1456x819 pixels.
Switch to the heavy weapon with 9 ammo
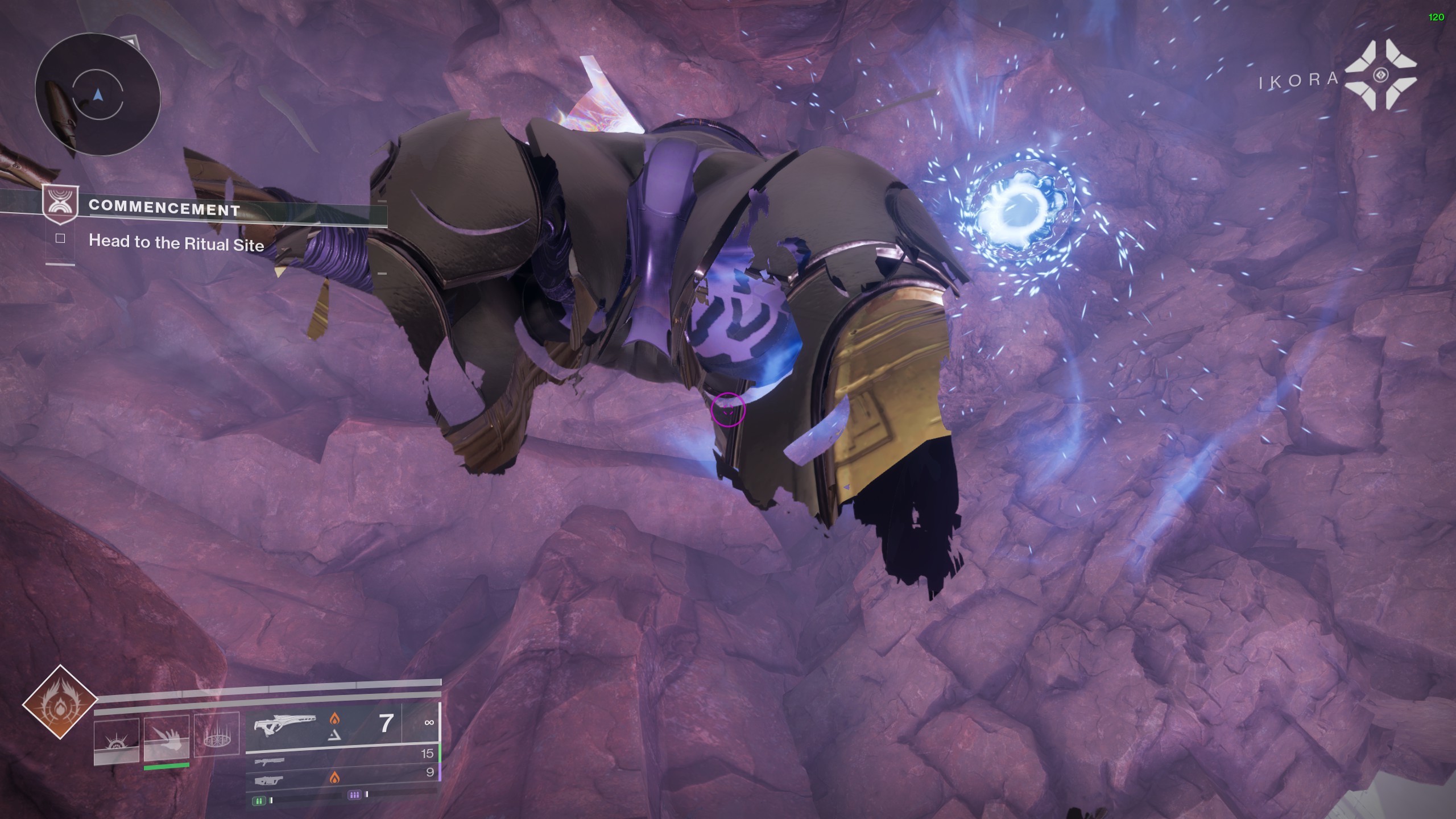click(x=341, y=776)
